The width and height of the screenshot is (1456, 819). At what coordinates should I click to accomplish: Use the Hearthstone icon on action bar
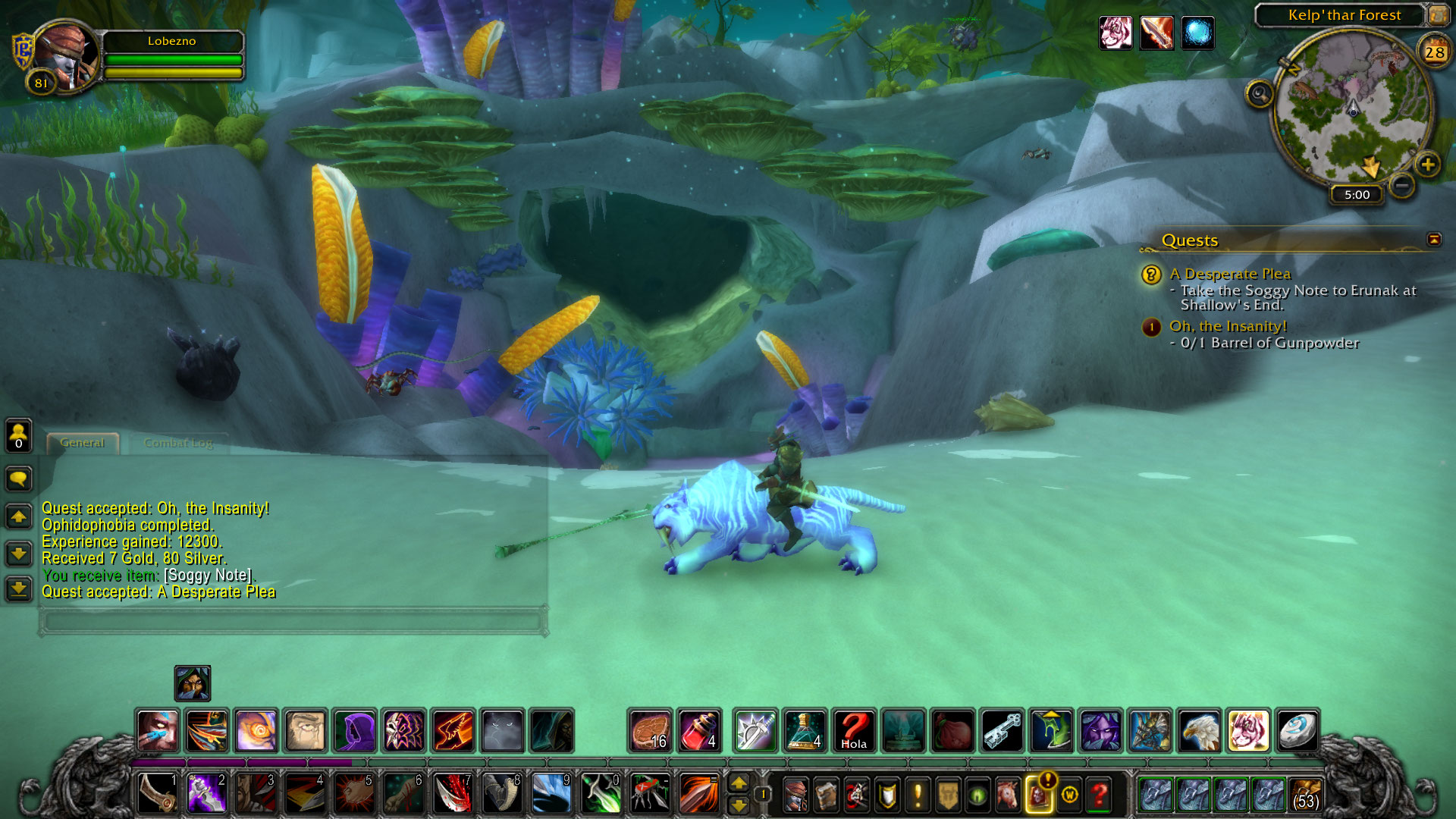[x=1298, y=730]
